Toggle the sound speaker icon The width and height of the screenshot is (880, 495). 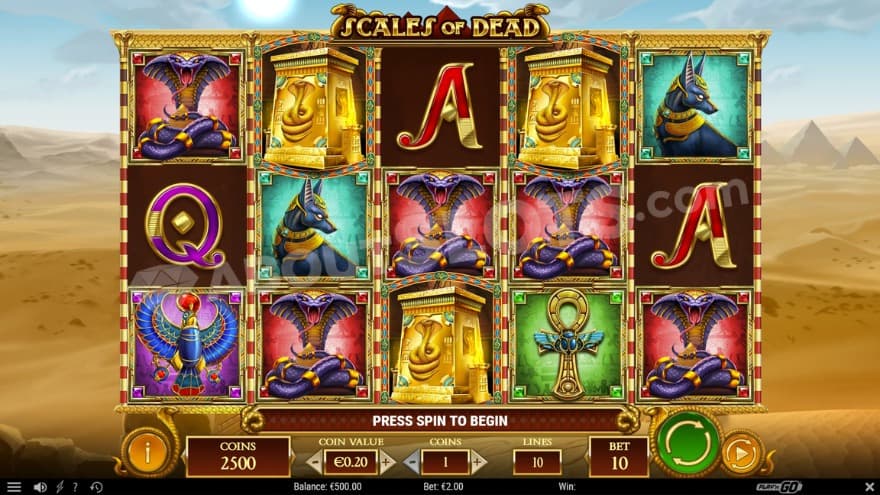pyautogui.click(x=40, y=487)
